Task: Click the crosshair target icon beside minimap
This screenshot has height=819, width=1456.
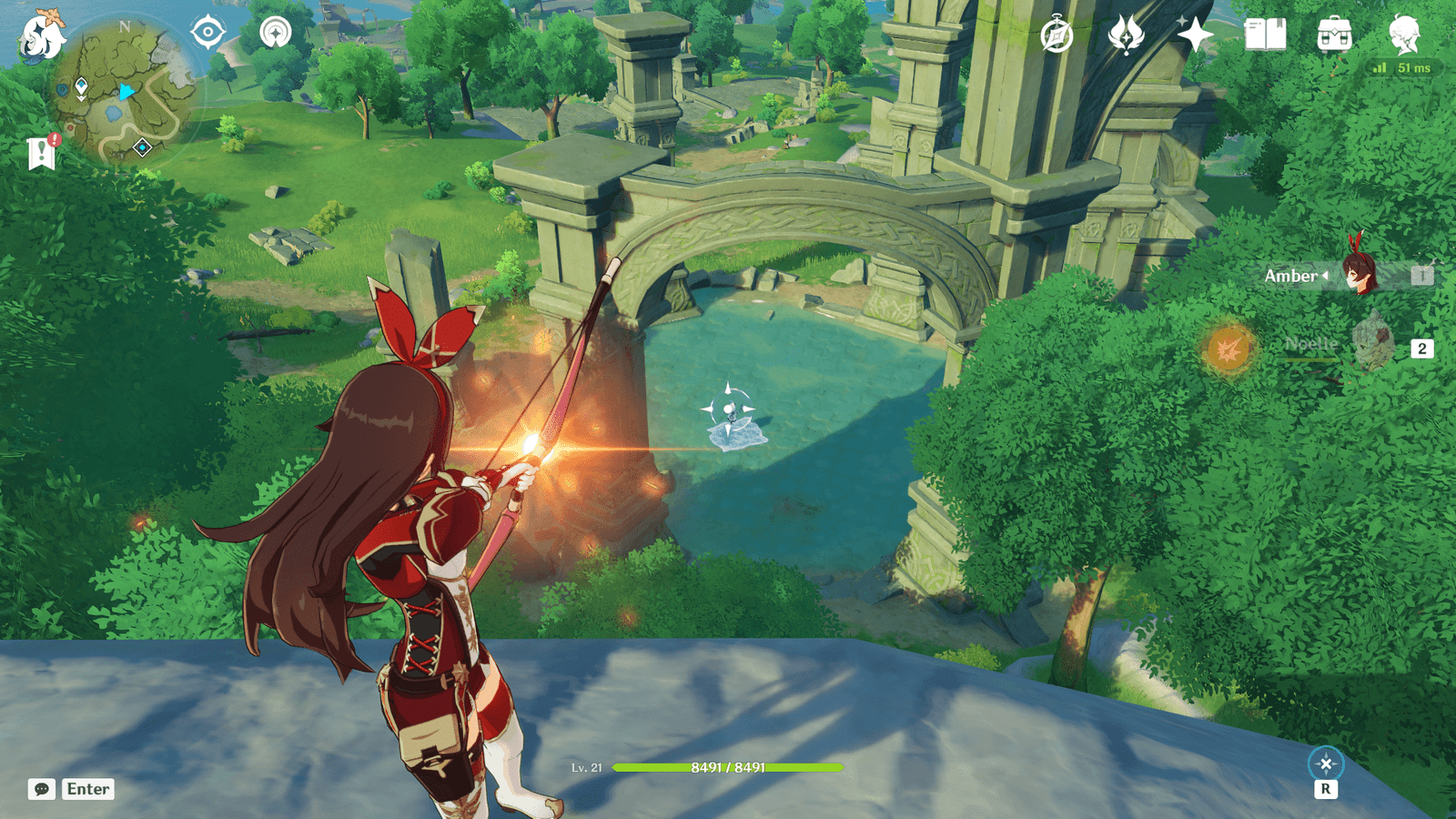Action: pos(207,33)
